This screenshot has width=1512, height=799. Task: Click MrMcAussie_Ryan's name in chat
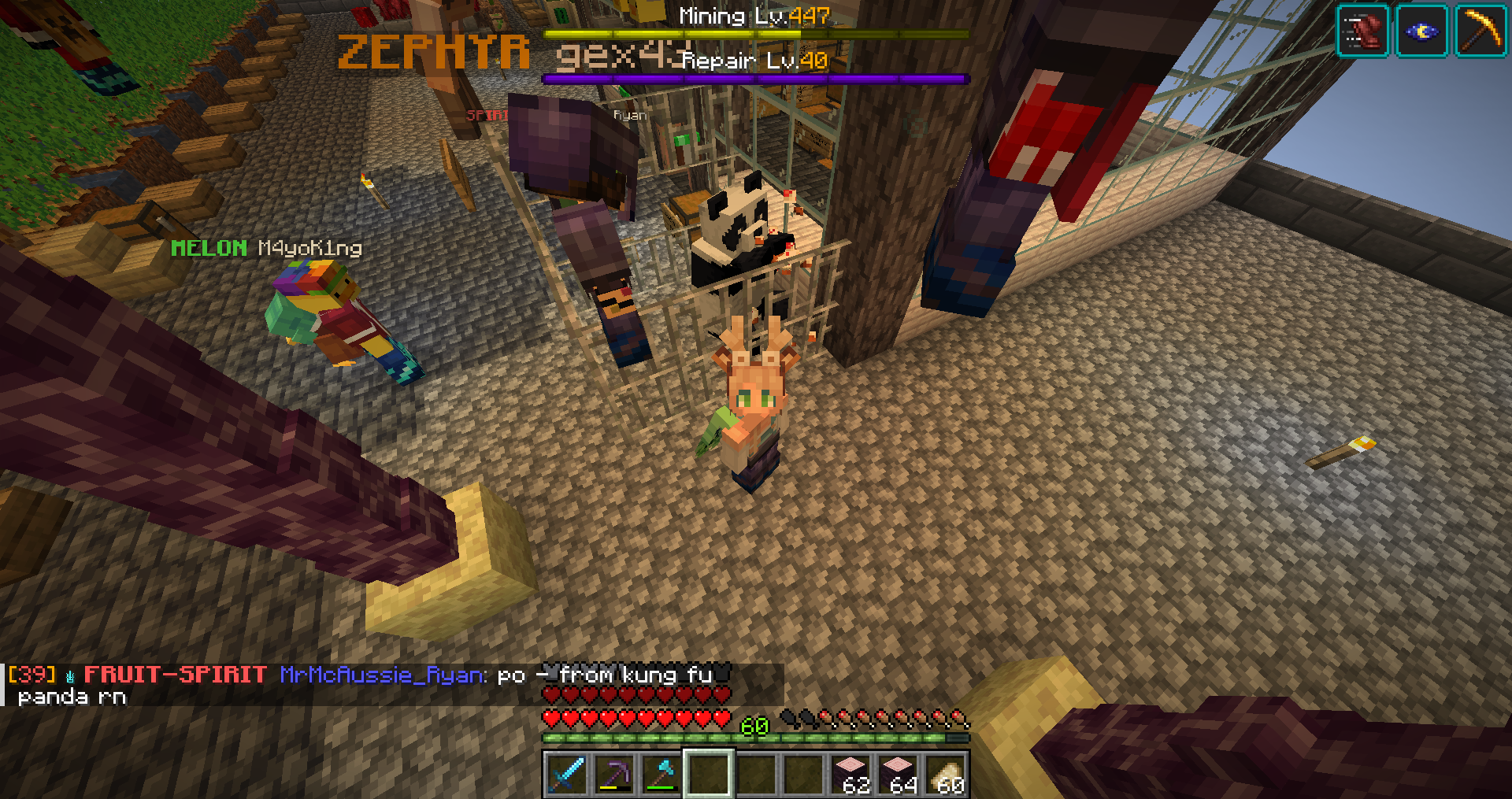click(x=384, y=675)
